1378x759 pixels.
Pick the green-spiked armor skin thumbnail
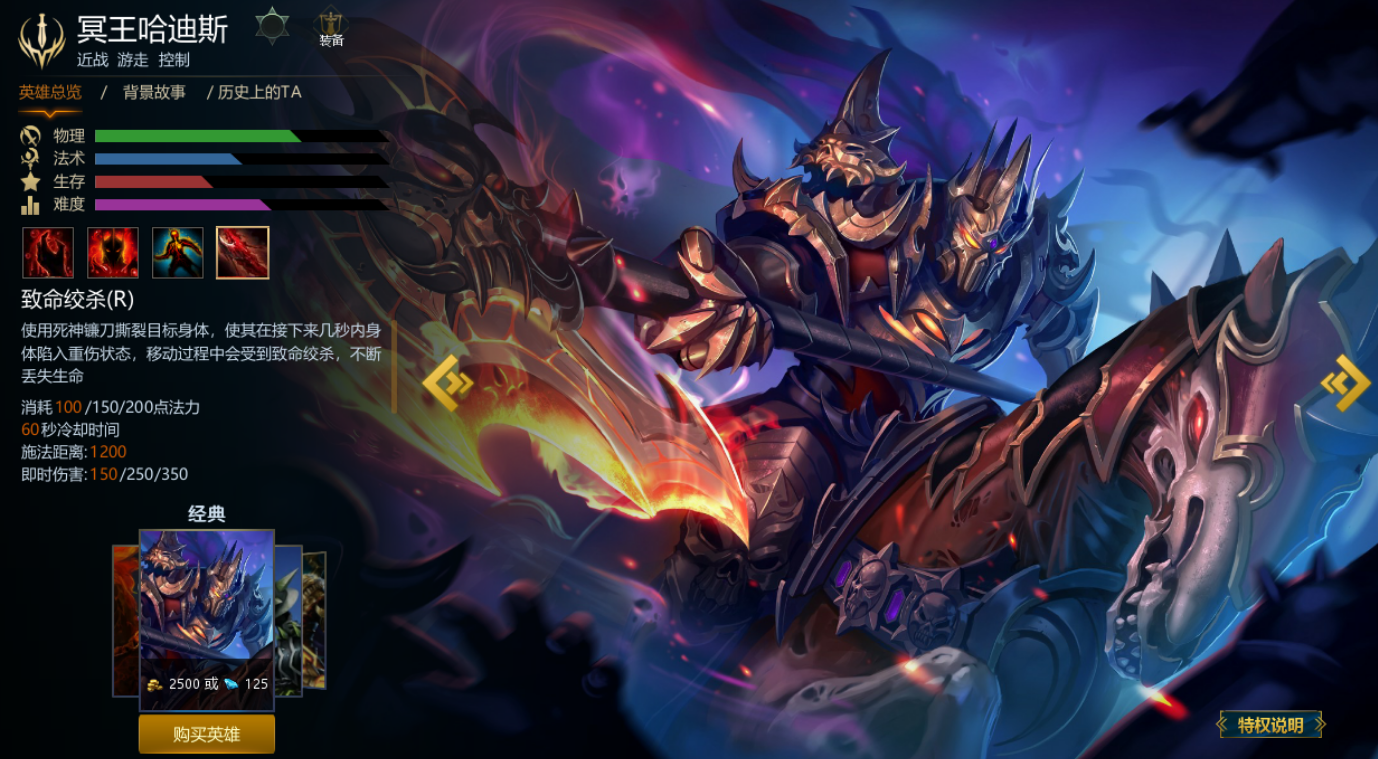coord(288,620)
